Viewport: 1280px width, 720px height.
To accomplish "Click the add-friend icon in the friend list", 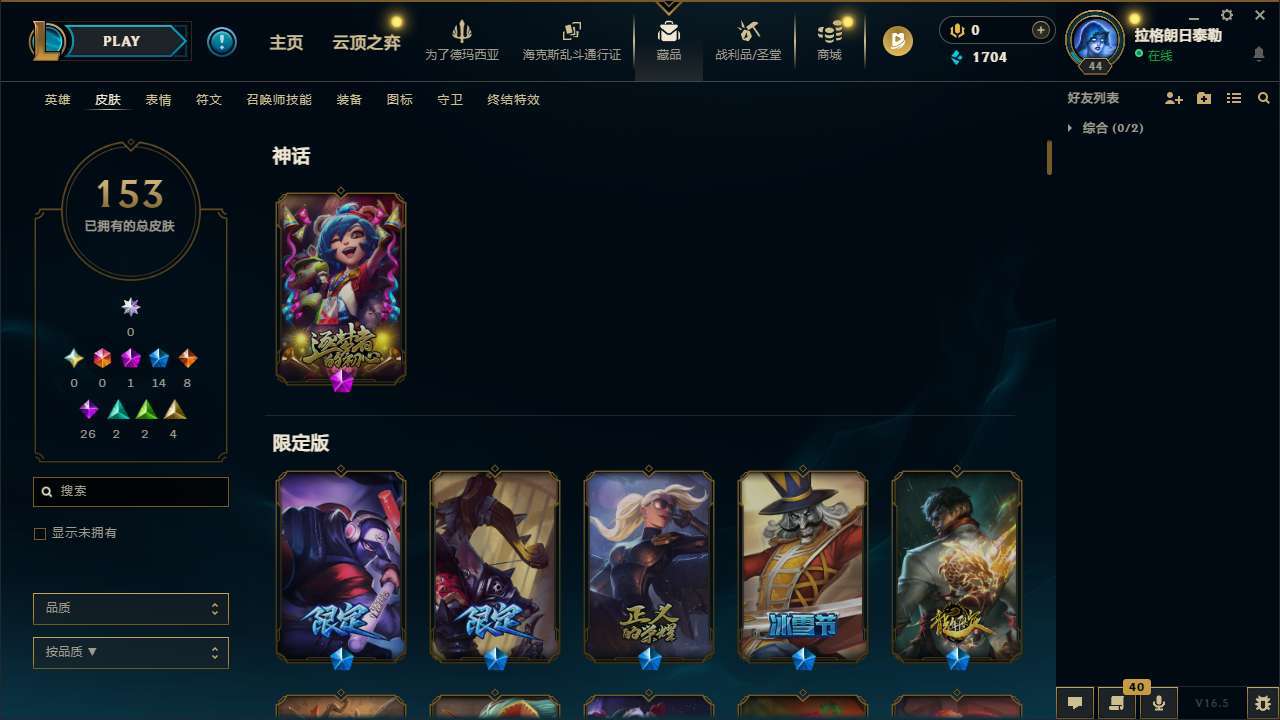I will (x=1174, y=97).
